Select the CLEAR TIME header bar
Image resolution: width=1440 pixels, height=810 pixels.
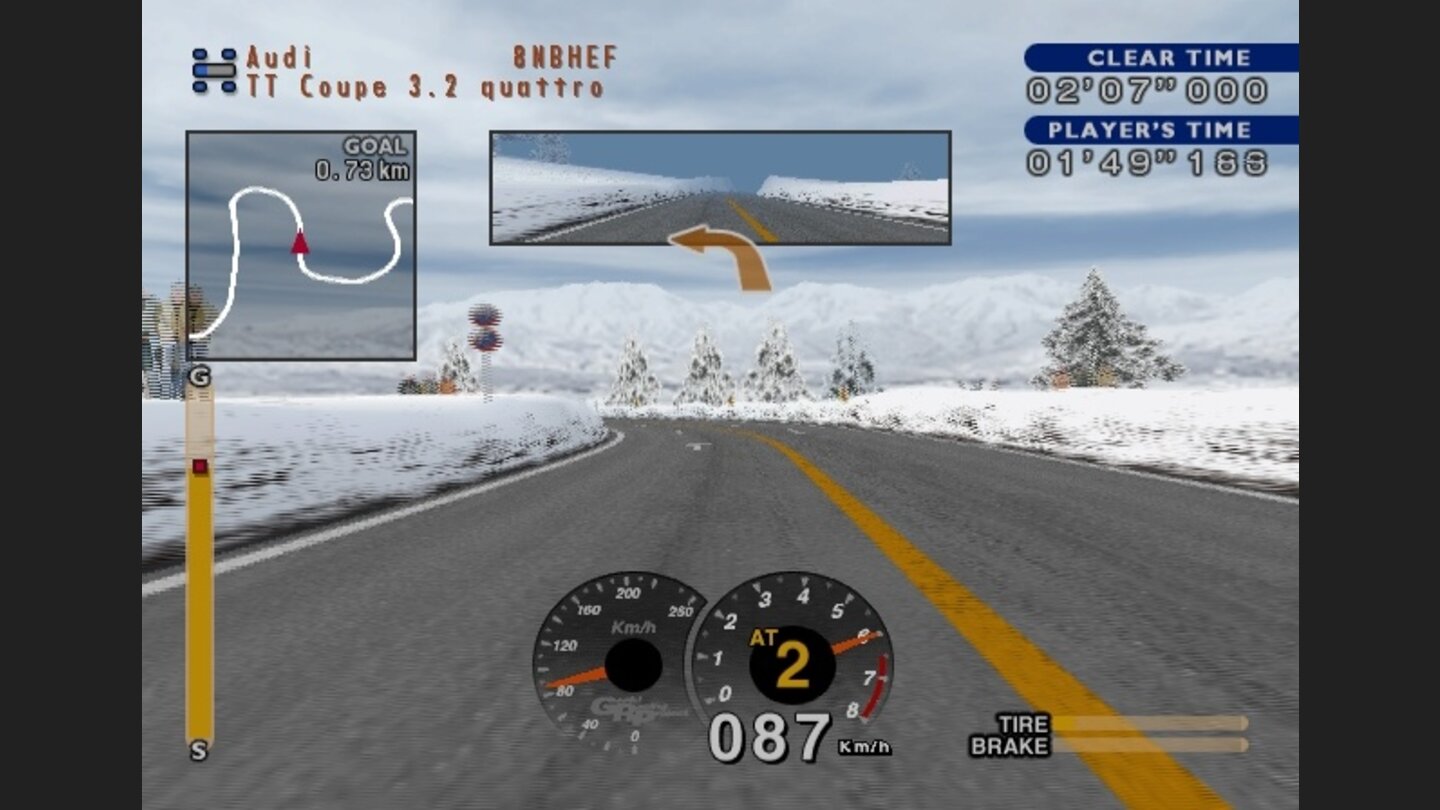(1160, 58)
